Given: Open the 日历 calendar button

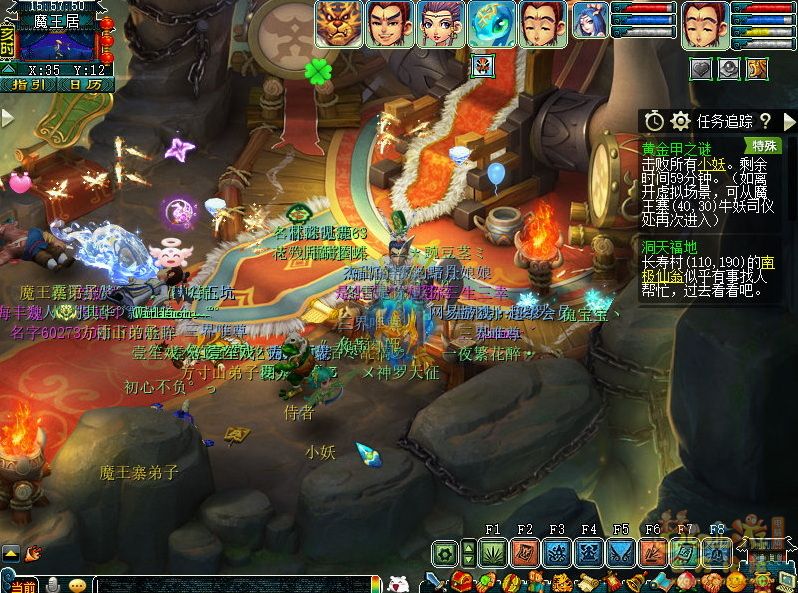Looking at the screenshot, I should [85, 85].
